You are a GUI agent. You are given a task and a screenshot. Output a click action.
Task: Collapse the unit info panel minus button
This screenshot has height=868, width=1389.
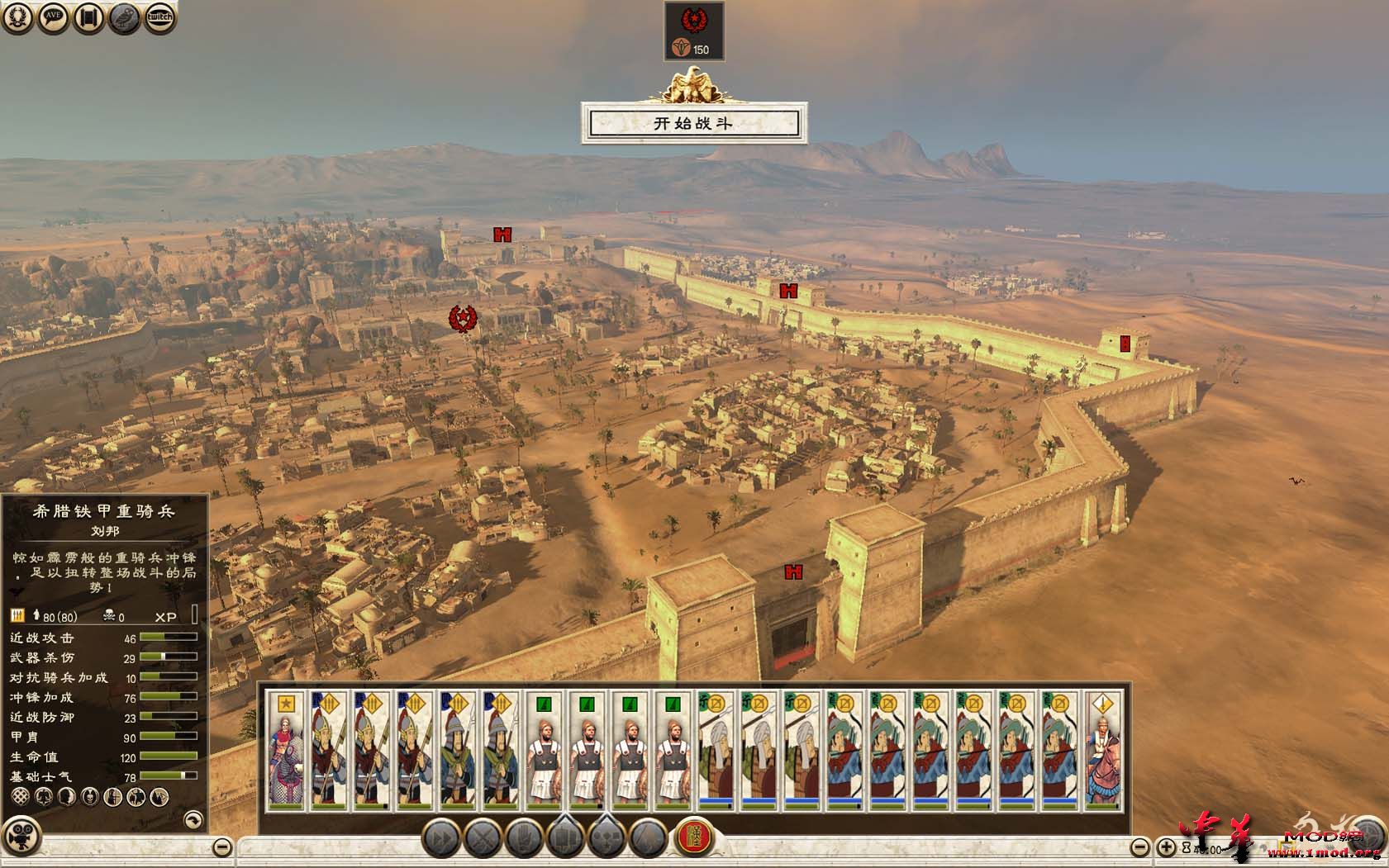(221, 847)
